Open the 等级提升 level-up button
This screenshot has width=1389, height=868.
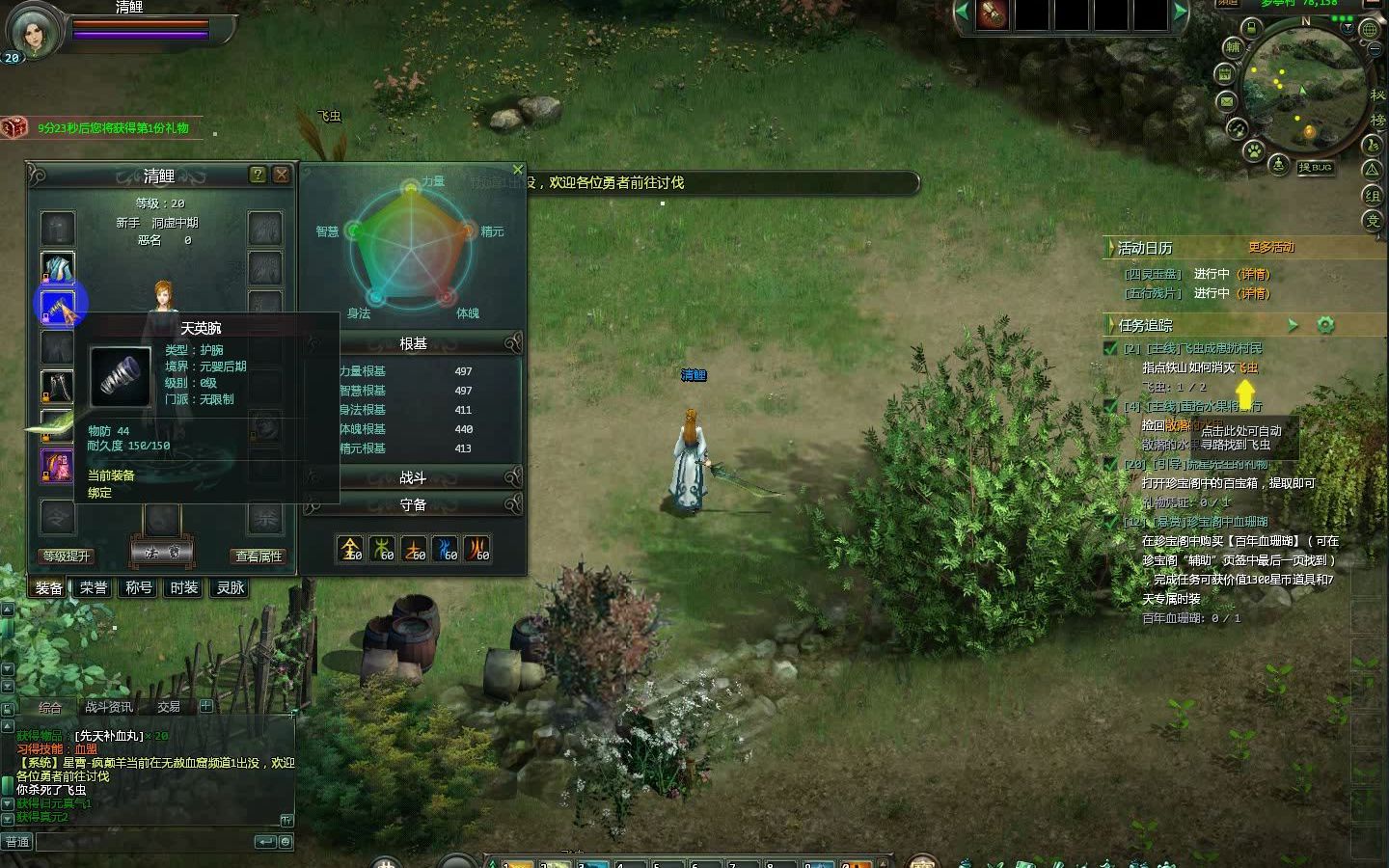coord(67,556)
